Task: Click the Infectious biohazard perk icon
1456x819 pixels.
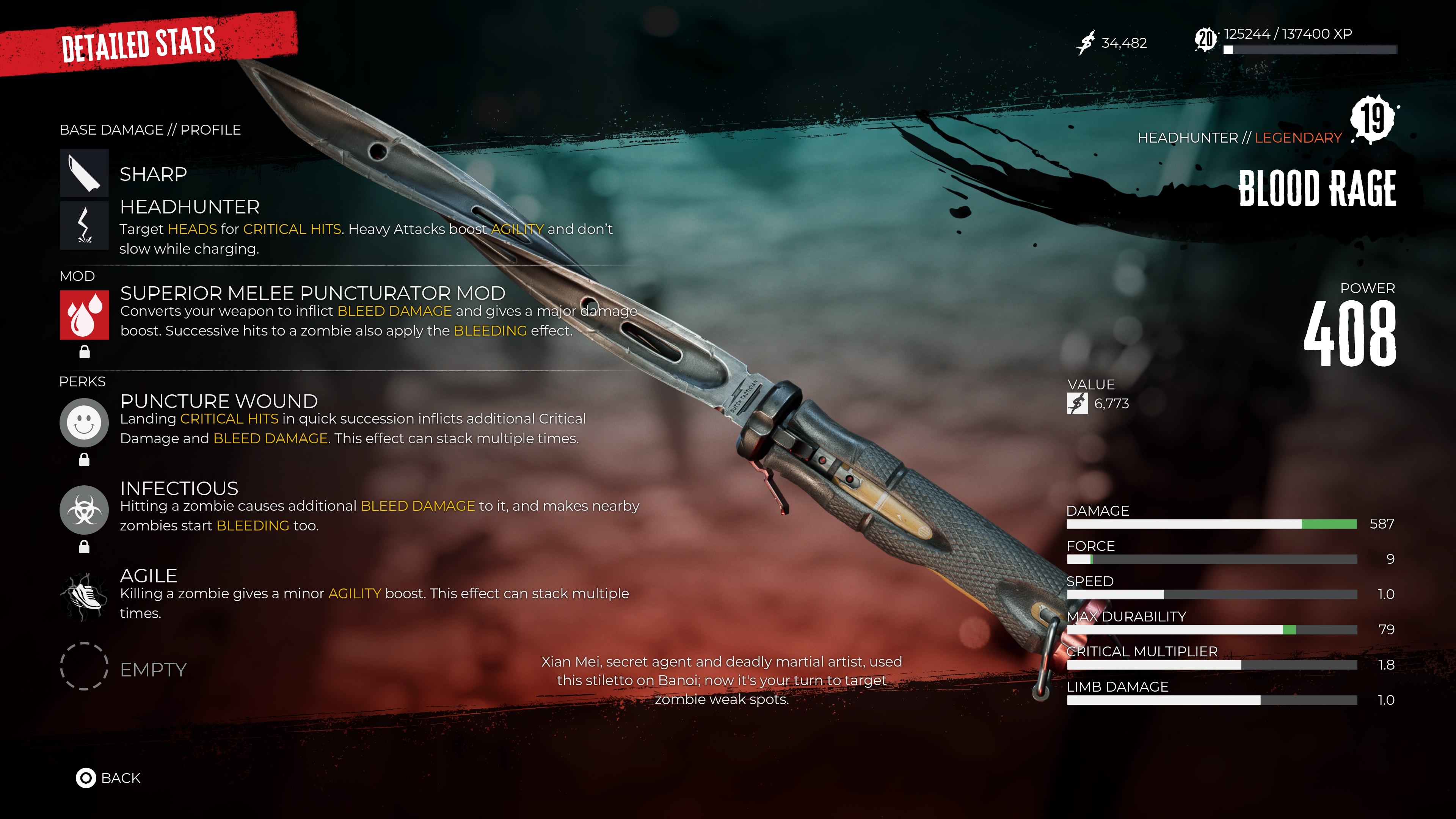Action: (x=84, y=510)
